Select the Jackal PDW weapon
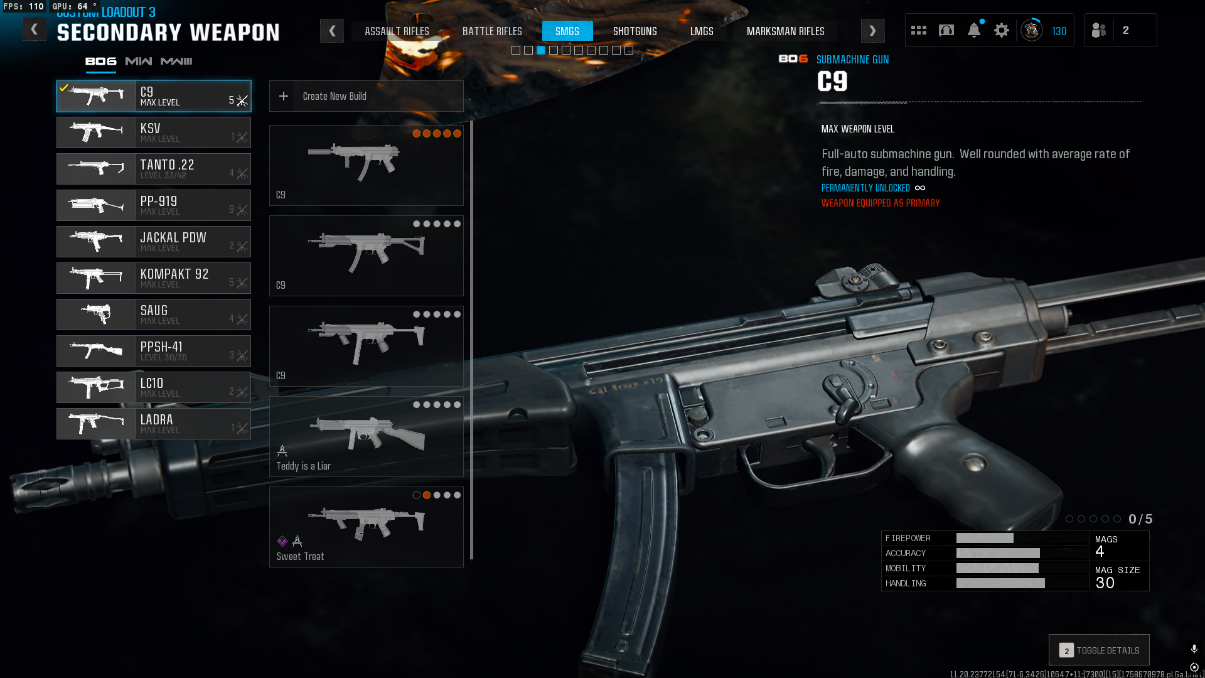Screen dimensions: 1205x678 153,242
